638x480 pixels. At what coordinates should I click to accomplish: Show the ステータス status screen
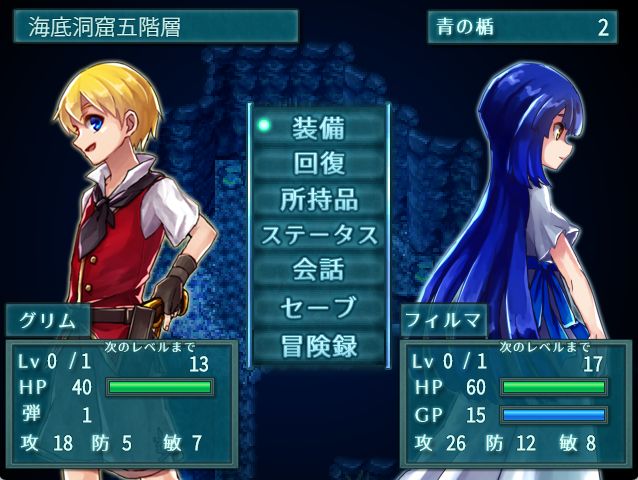tap(318, 235)
